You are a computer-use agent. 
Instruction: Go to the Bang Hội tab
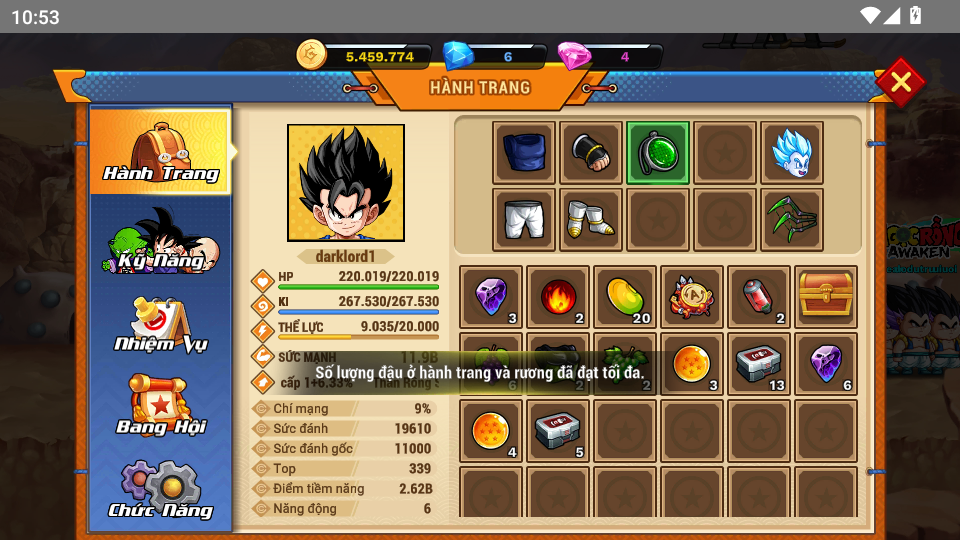coord(161,407)
